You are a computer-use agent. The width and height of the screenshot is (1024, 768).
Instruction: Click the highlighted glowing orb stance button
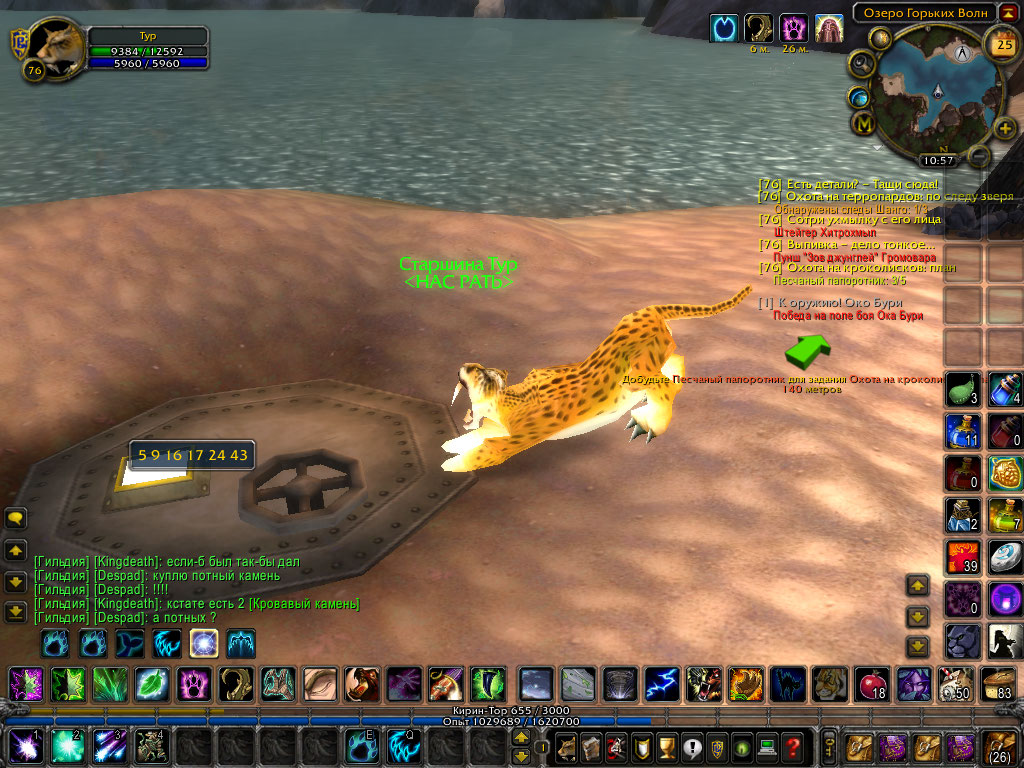click(205, 643)
